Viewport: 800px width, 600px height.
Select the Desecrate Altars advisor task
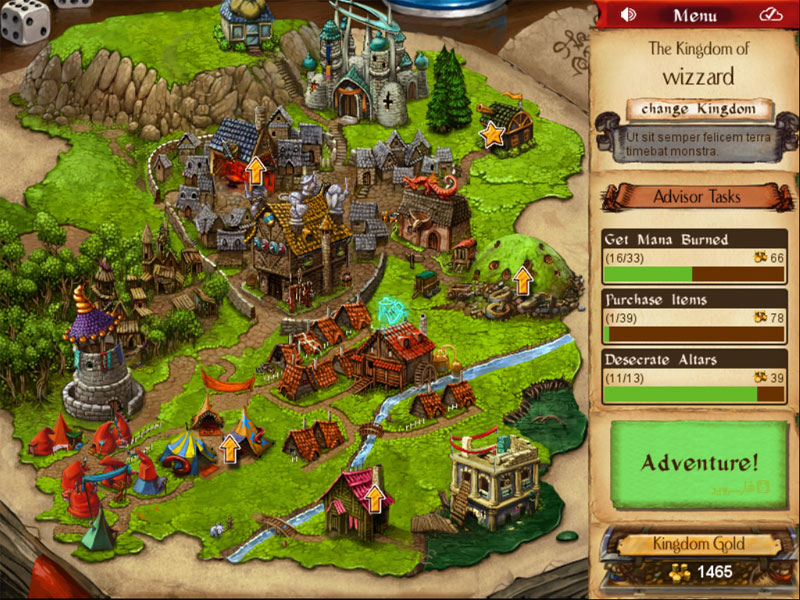(694, 376)
